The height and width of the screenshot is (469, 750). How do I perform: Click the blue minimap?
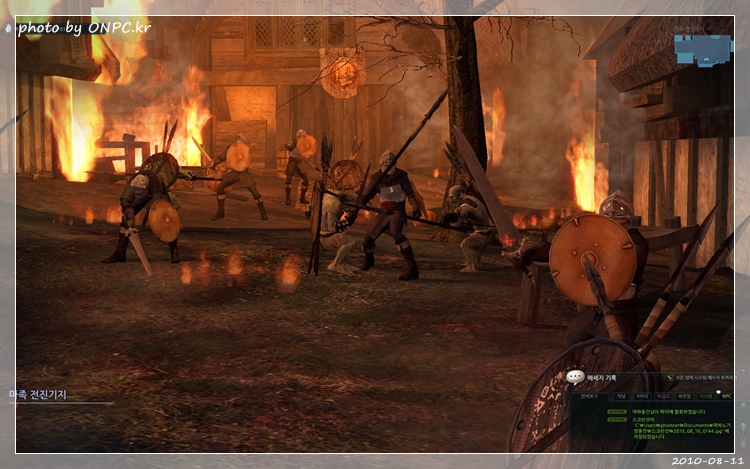(703, 49)
